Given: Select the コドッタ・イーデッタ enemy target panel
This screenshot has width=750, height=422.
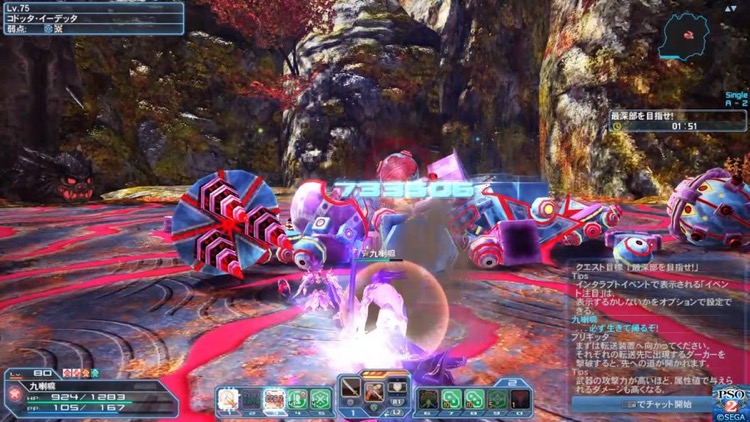Looking at the screenshot, I should coord(92,18).
